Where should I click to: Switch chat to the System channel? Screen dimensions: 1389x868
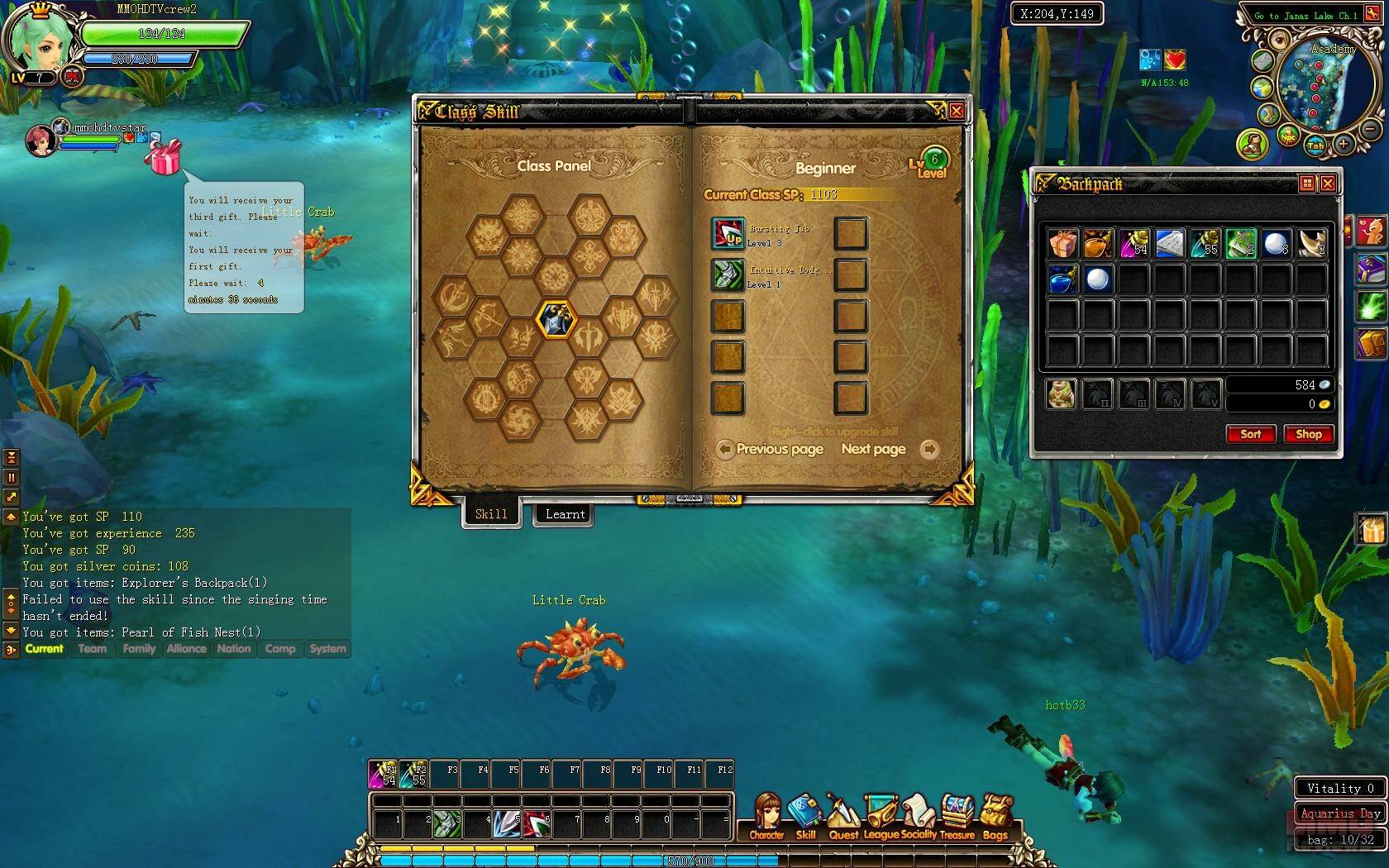pos(327,649)
